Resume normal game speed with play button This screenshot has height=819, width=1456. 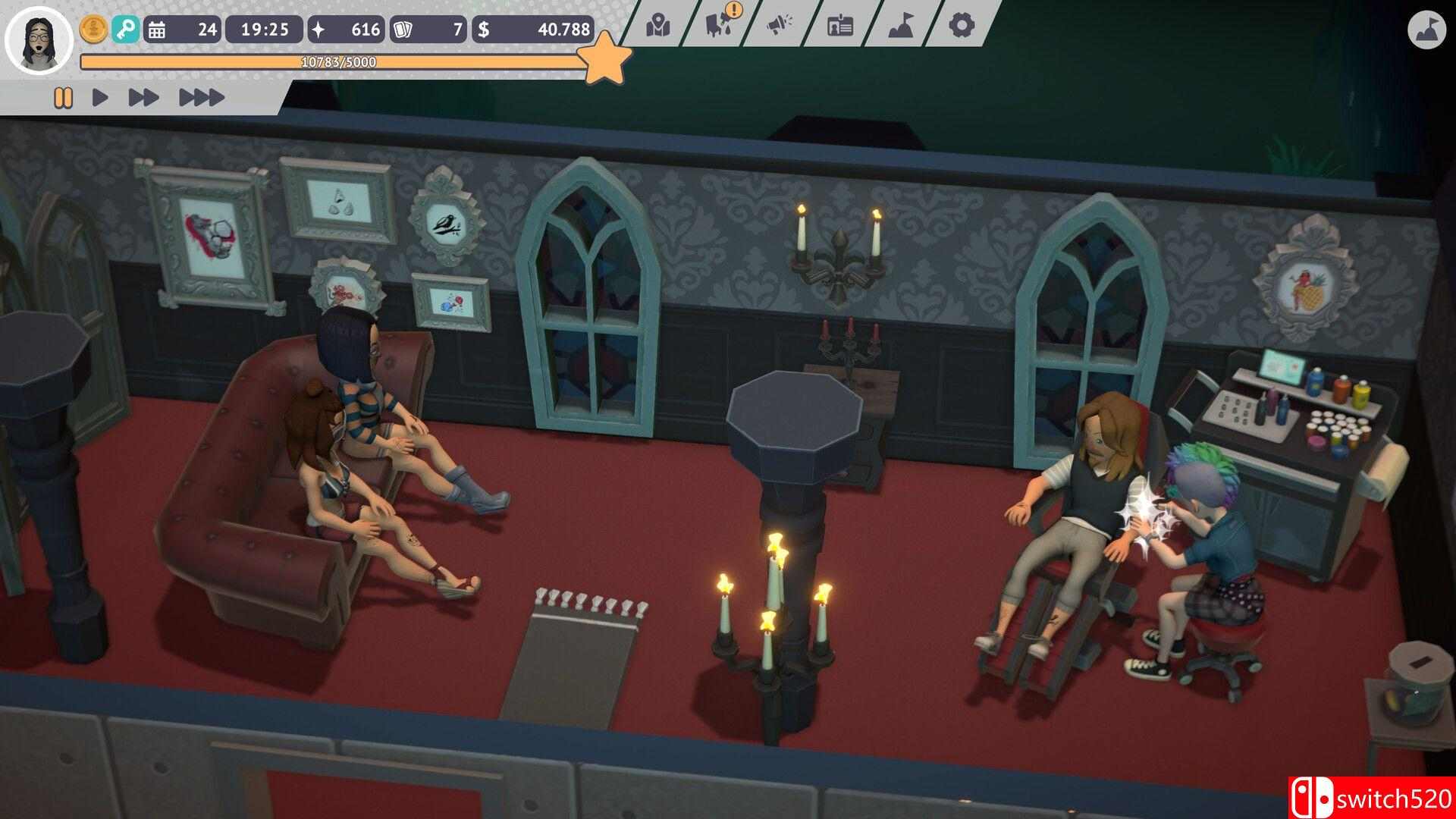point(99,97)
